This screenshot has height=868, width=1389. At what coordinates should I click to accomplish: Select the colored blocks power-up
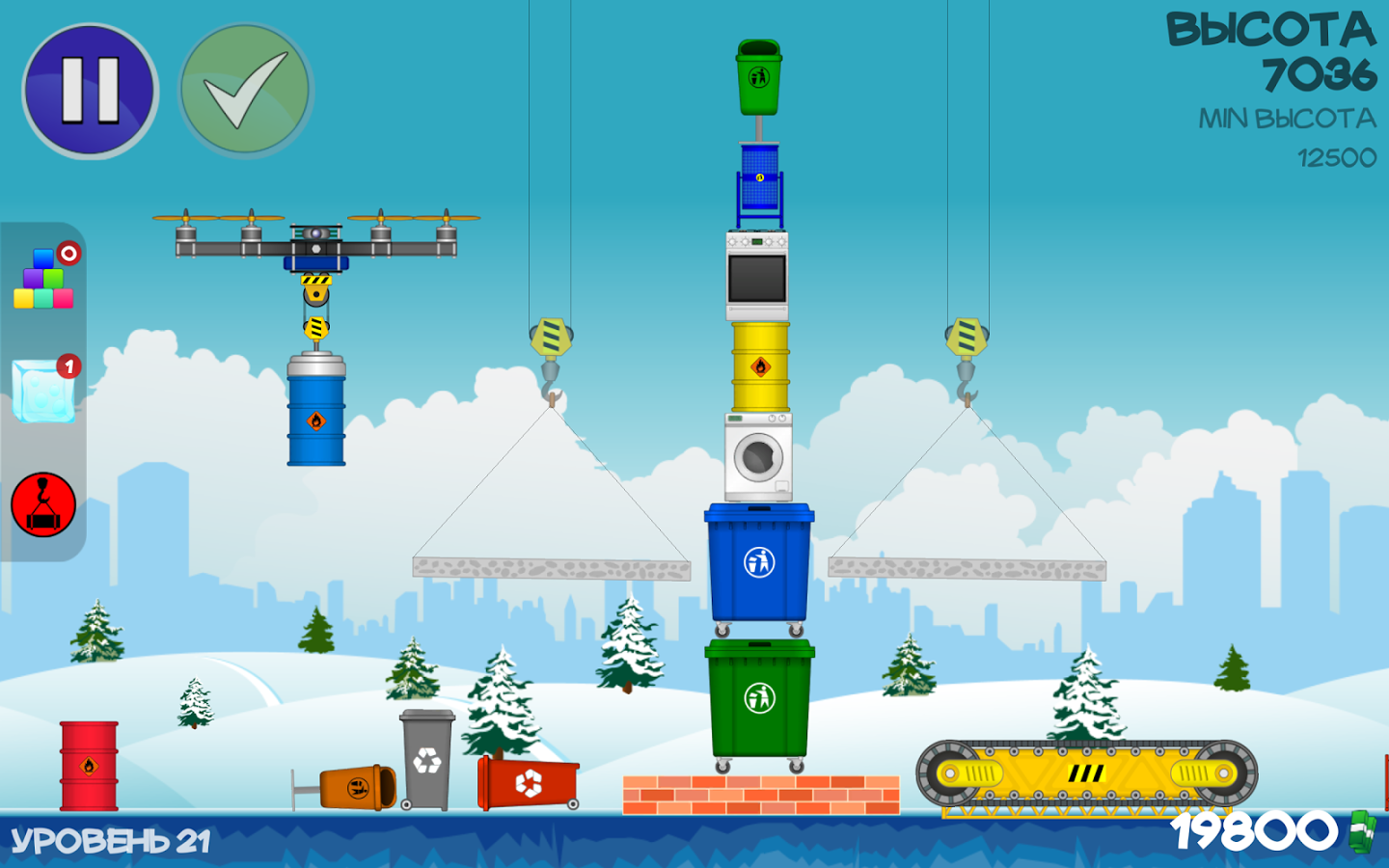pos(43,279)
